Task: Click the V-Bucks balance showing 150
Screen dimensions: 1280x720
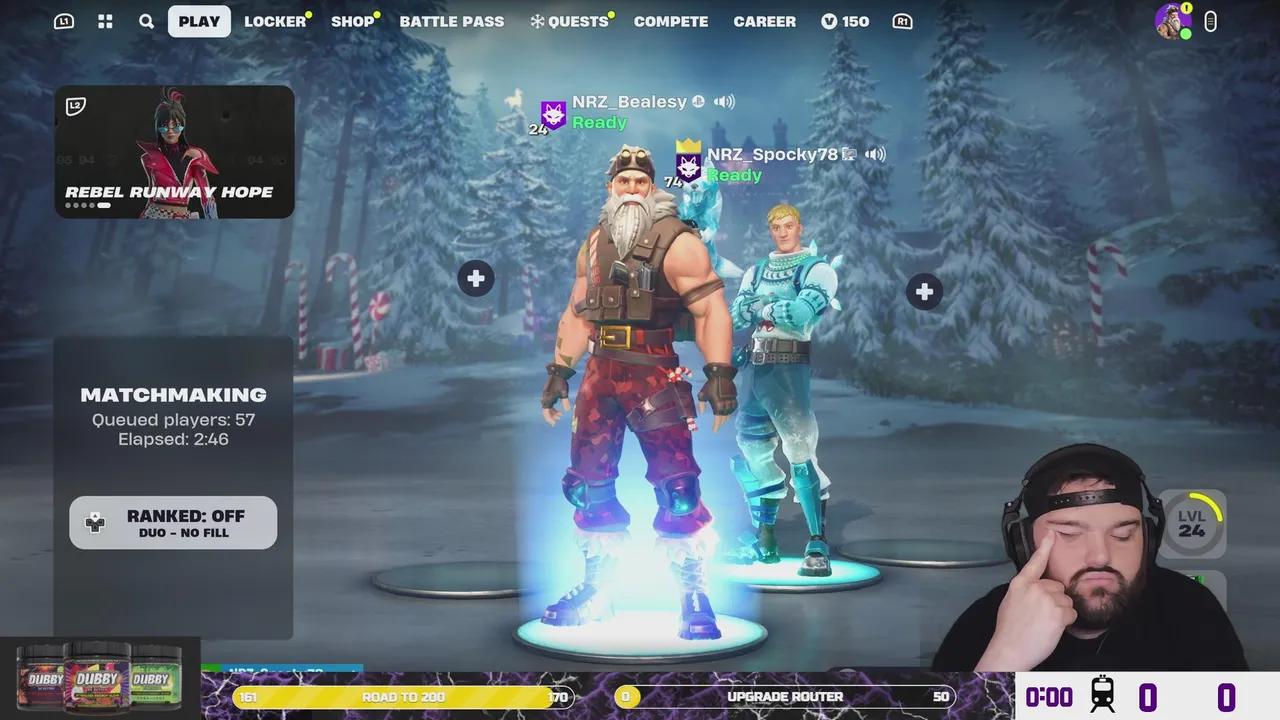Action: 845,20
